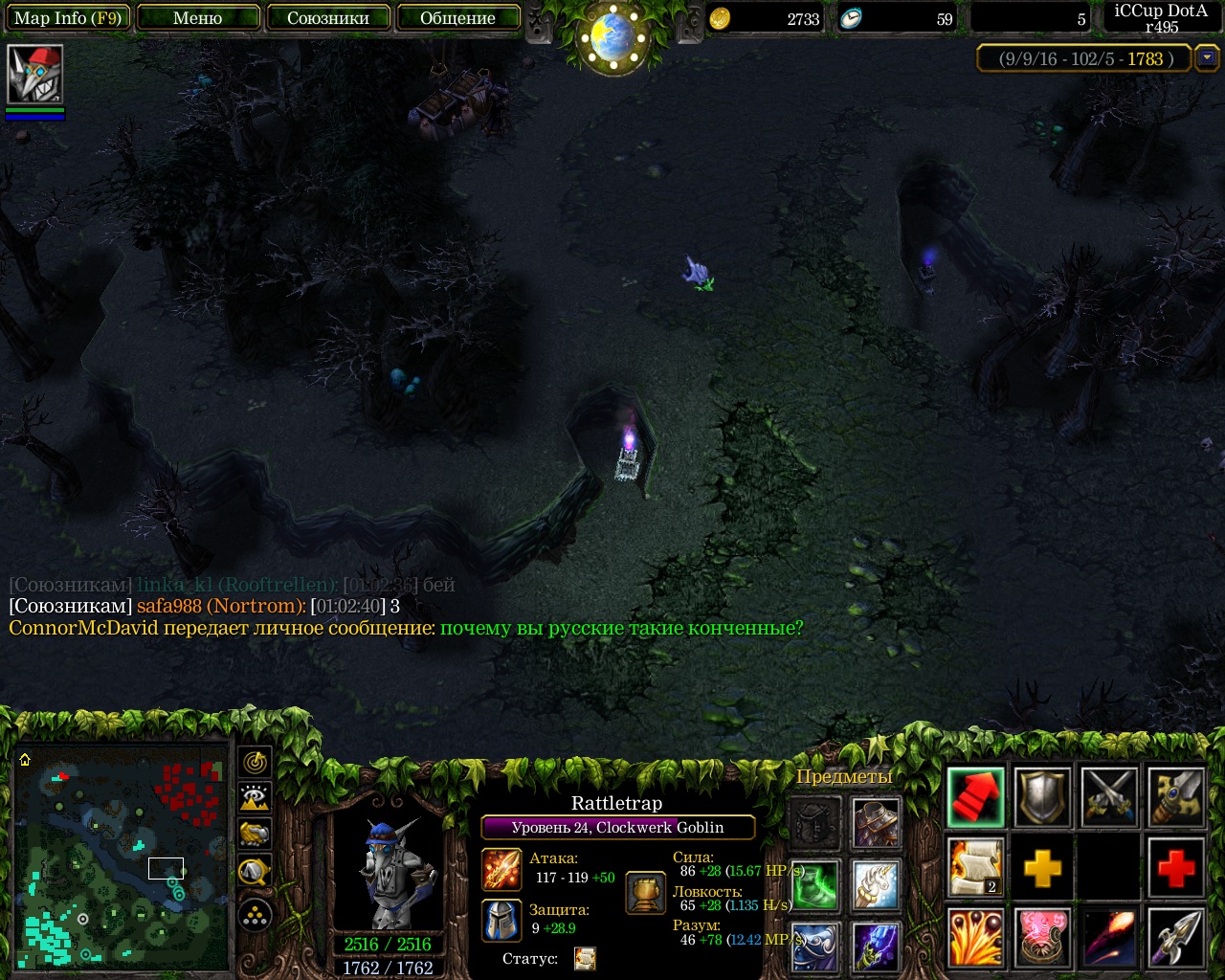Open the Союзники allies panel
The width and height of the screenshot is (1225, 980).
tap(328, 18)
